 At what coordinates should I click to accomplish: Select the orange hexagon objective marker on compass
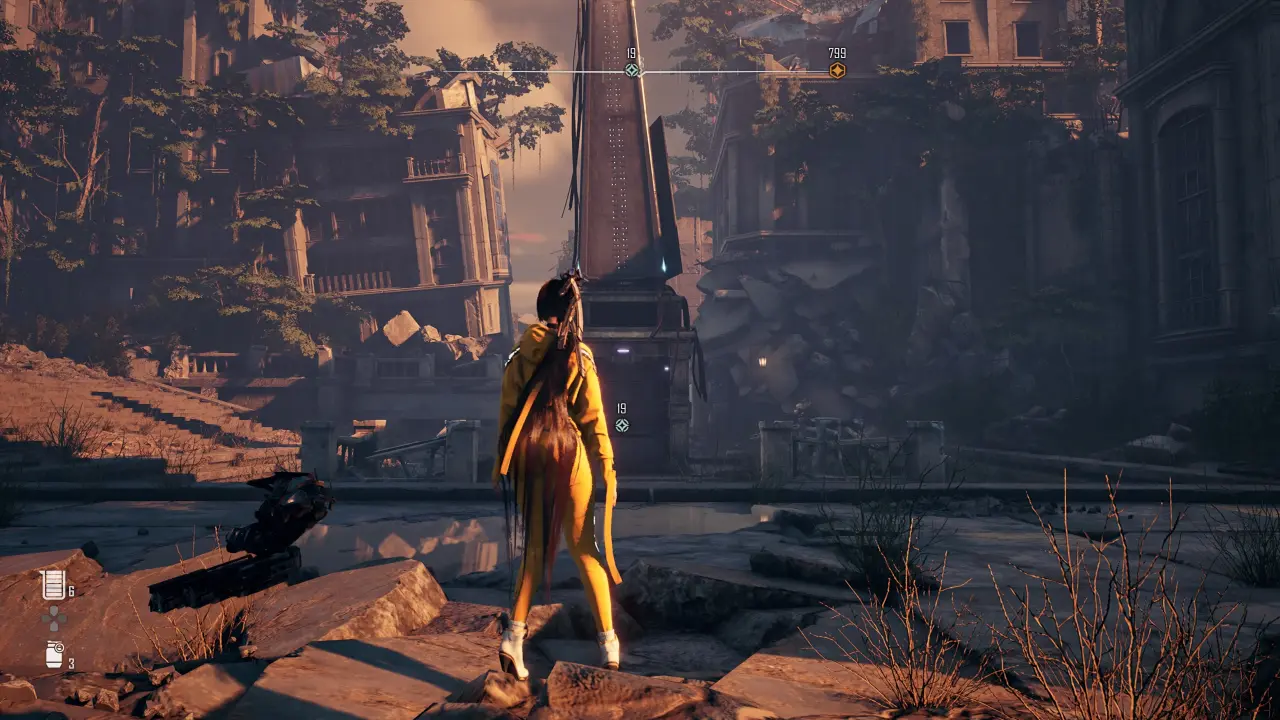point(837,70)
